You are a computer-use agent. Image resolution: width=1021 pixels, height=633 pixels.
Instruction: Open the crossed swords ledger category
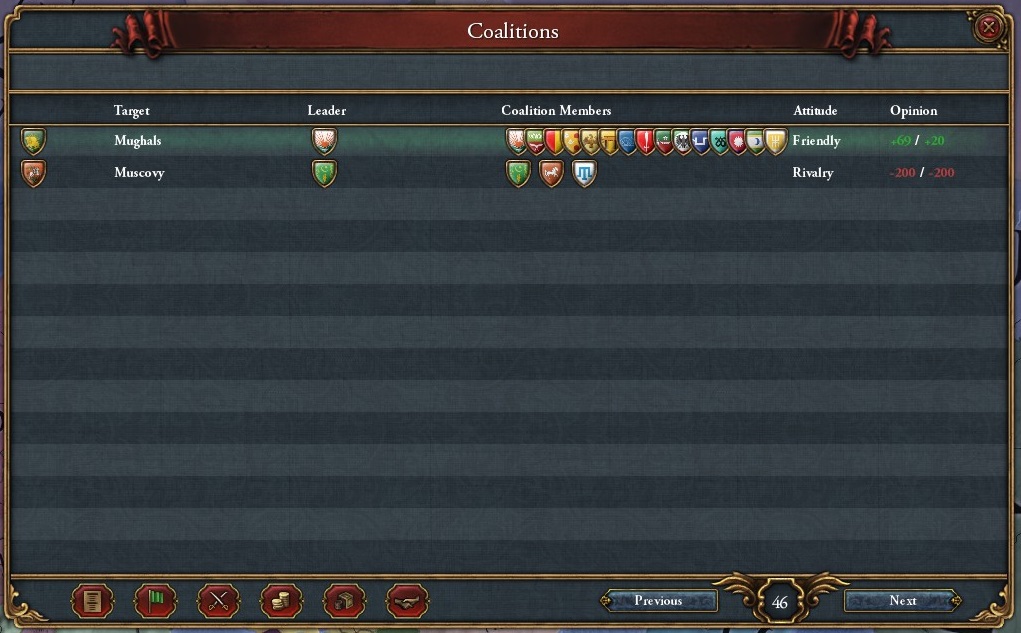[218, 601]
